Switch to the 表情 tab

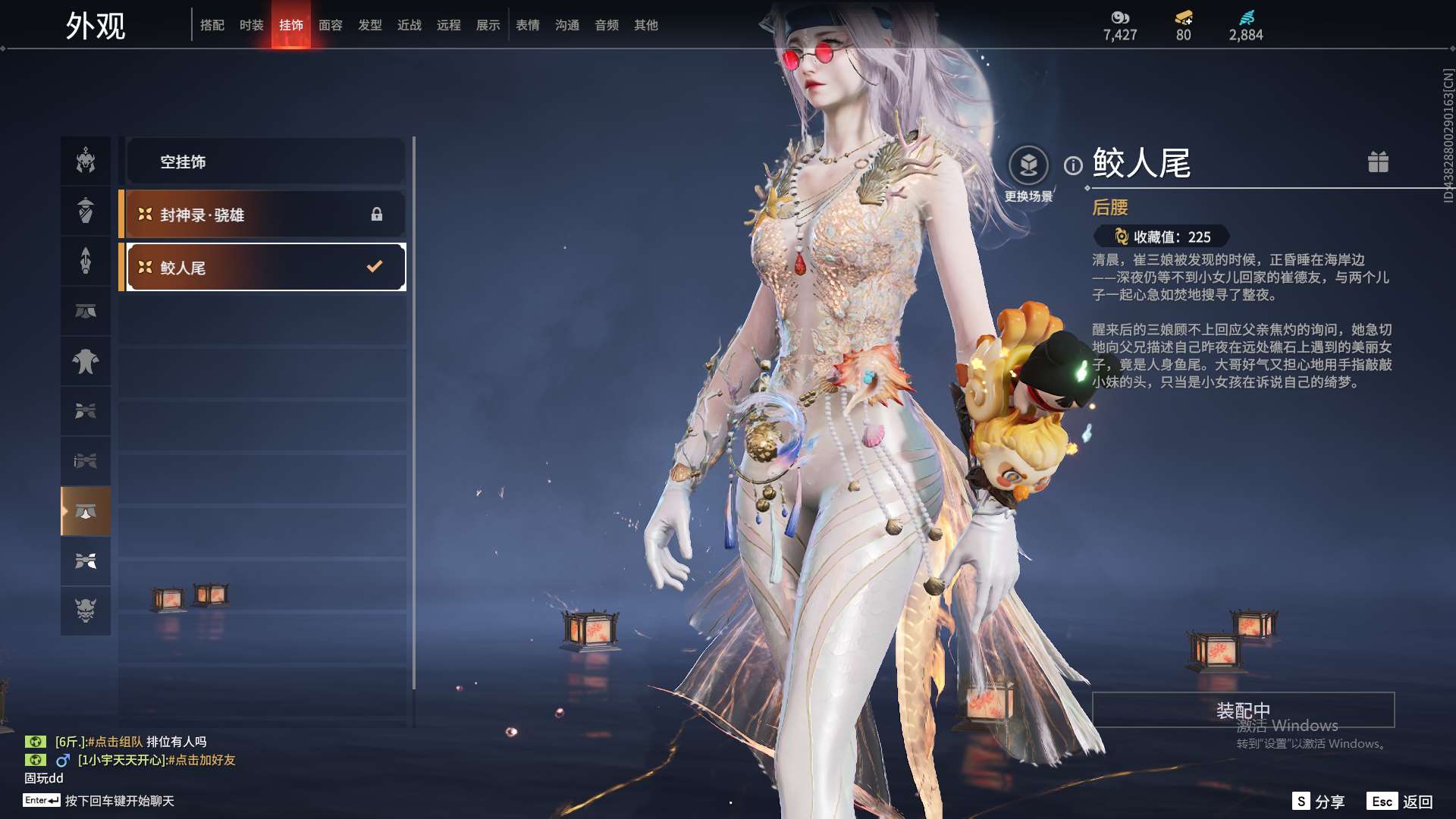[x=528, y=25]
